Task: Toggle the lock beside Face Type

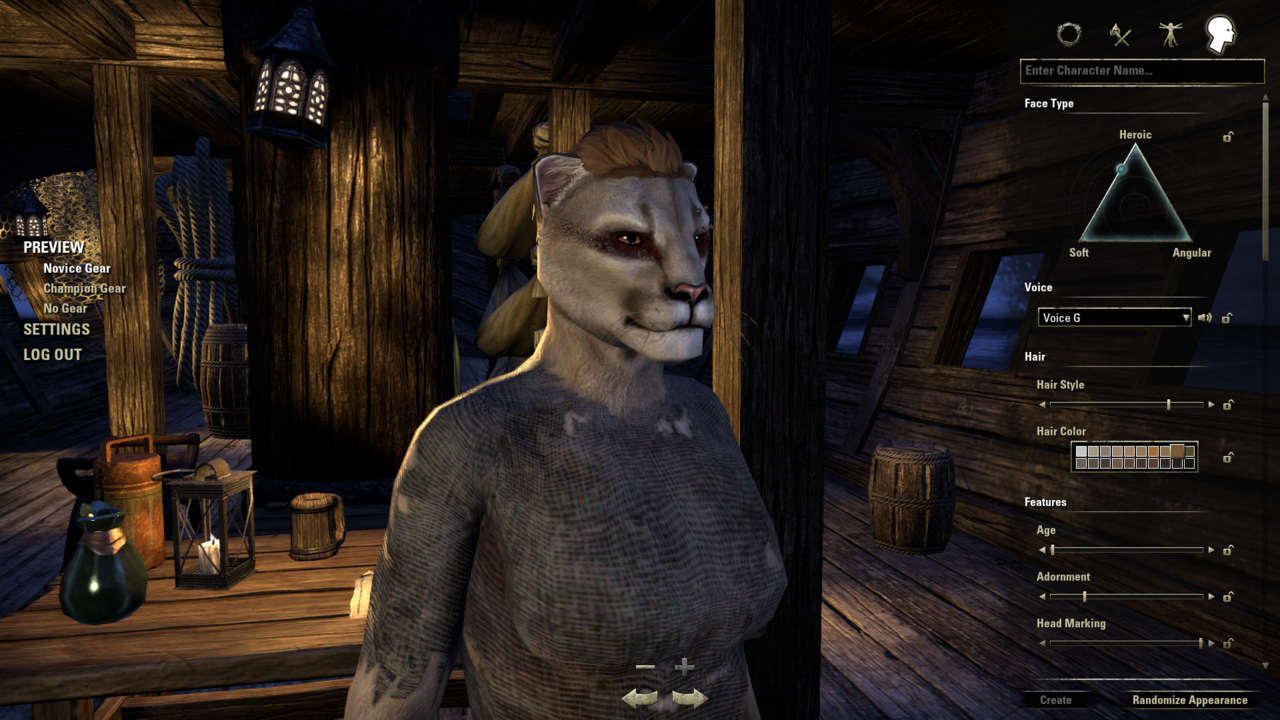Action: pos(1228,137)
